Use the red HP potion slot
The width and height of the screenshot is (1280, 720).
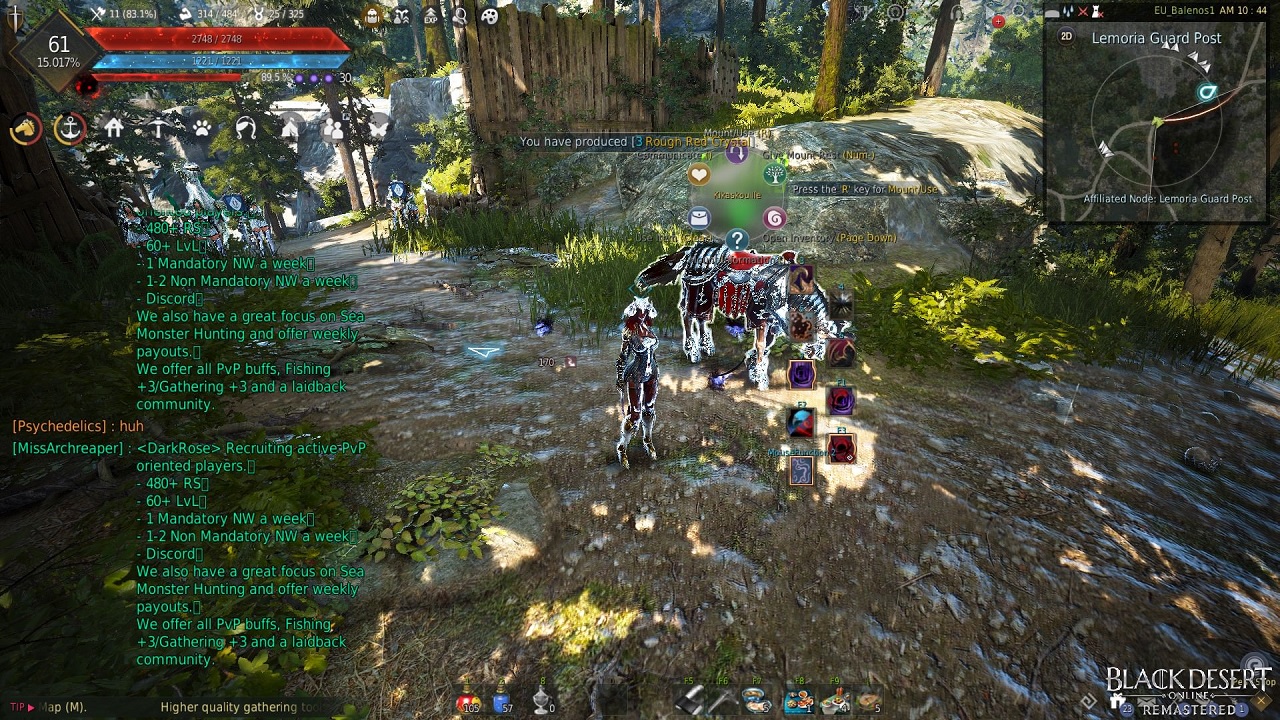click(467, 701)
